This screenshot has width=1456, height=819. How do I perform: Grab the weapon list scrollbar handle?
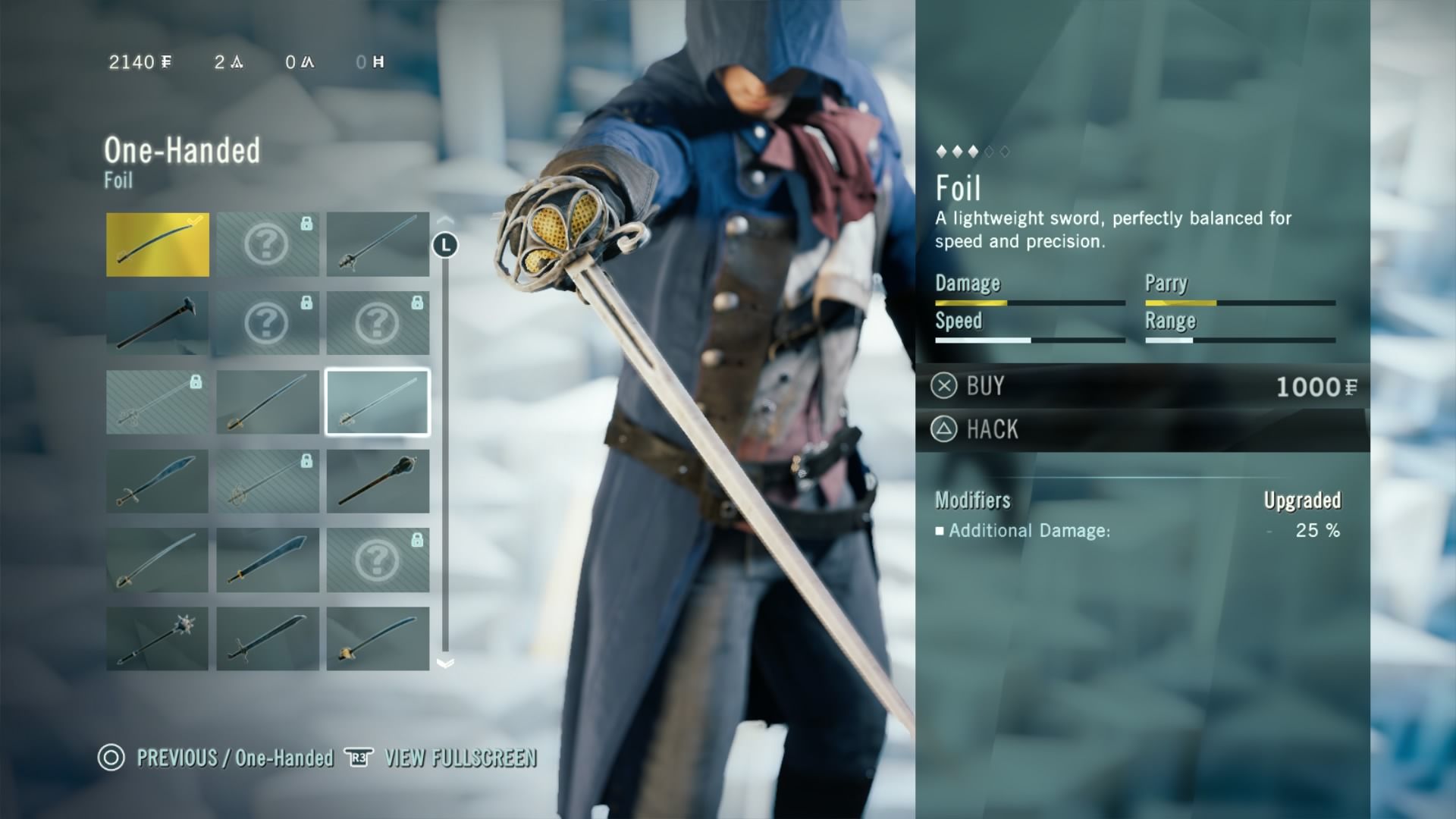coord(445,245)
